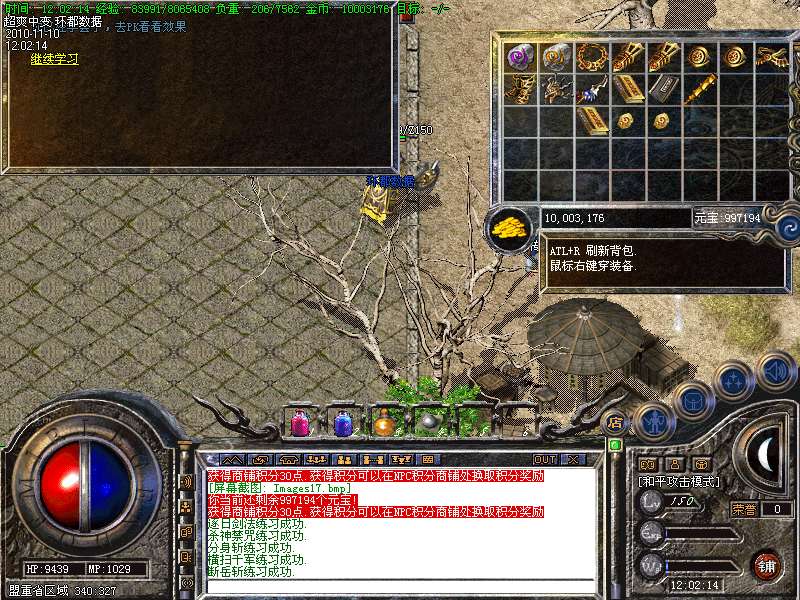Select the golden staff item in the bag

(699, 90)
